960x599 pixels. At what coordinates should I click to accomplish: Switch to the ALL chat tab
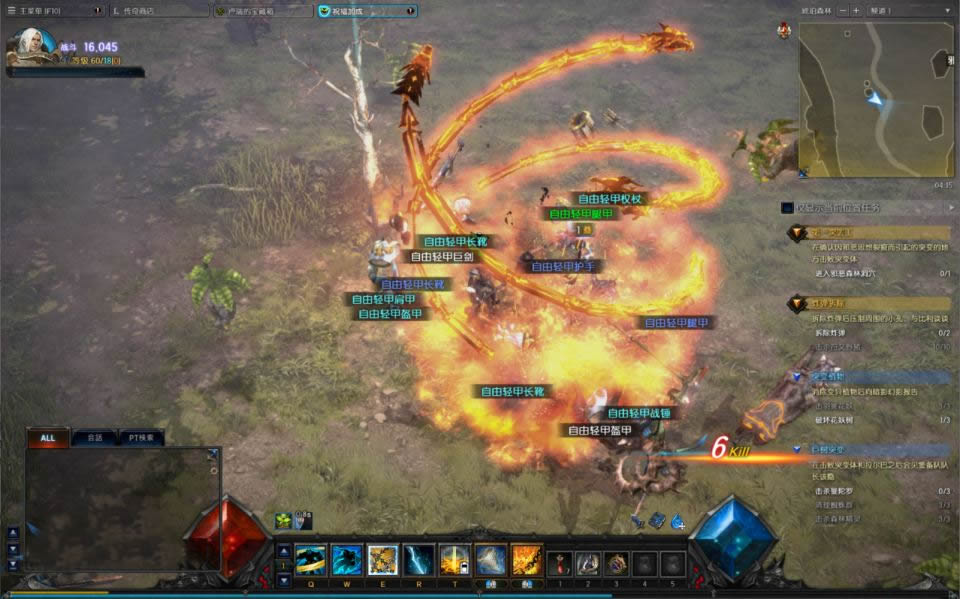tap(48, 438)
